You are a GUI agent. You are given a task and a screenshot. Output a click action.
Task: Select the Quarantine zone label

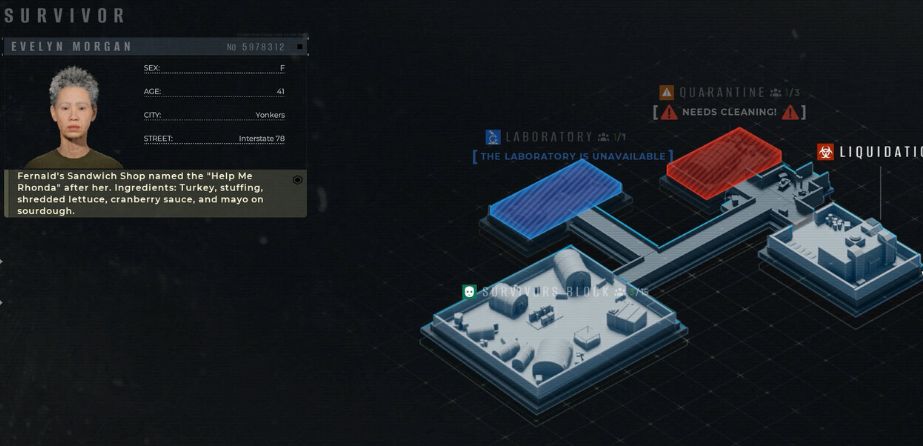(722, 93)
